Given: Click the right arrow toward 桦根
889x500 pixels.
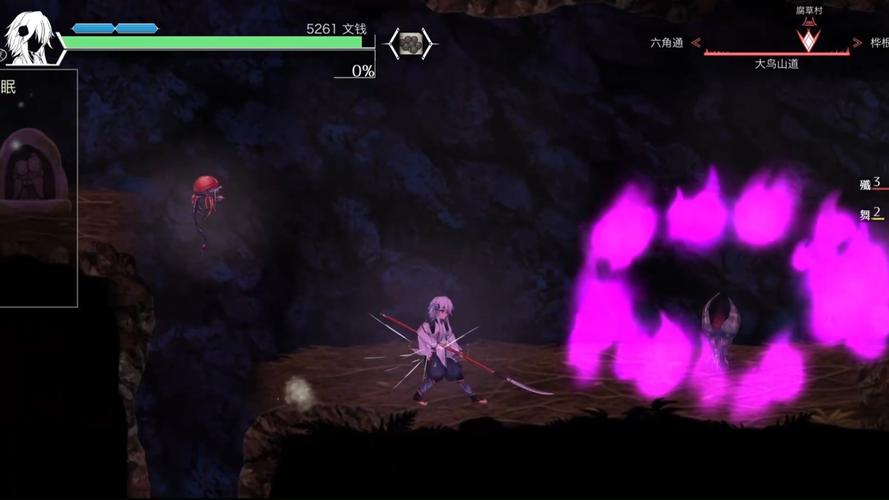Looking at the screenshot, I should point(843,44).
